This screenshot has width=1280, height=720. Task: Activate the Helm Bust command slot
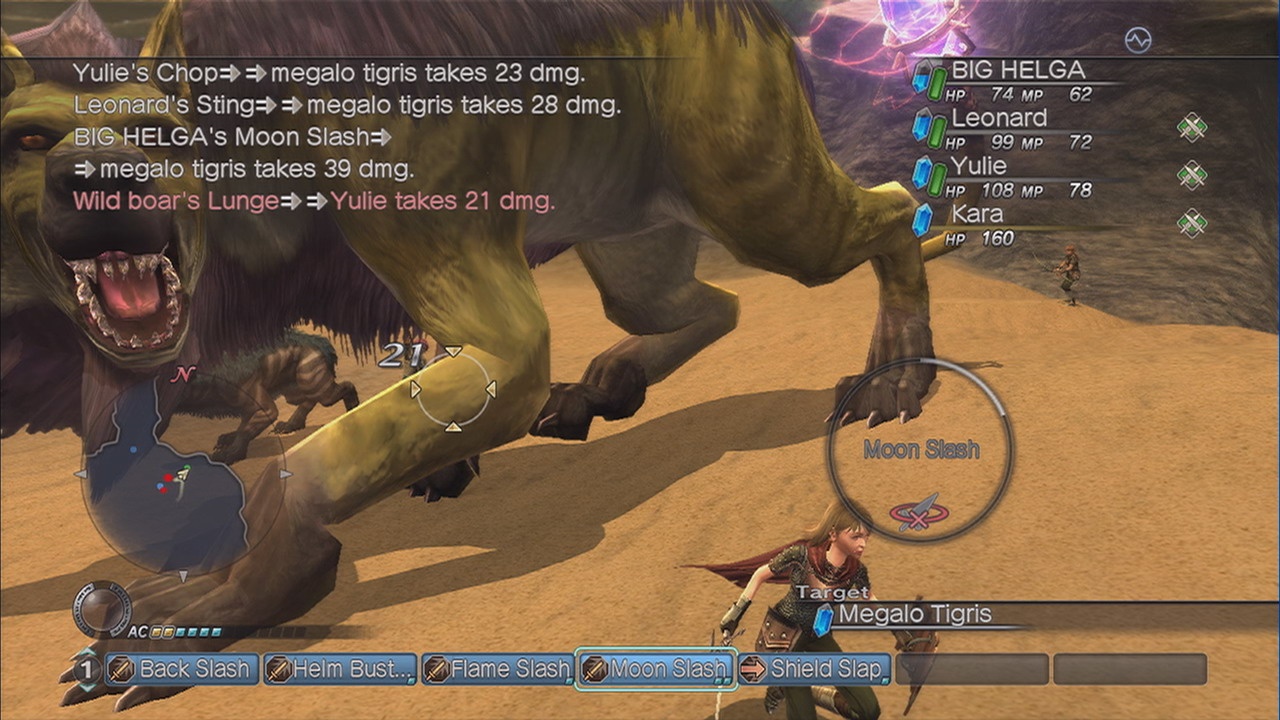click(340, 669)
